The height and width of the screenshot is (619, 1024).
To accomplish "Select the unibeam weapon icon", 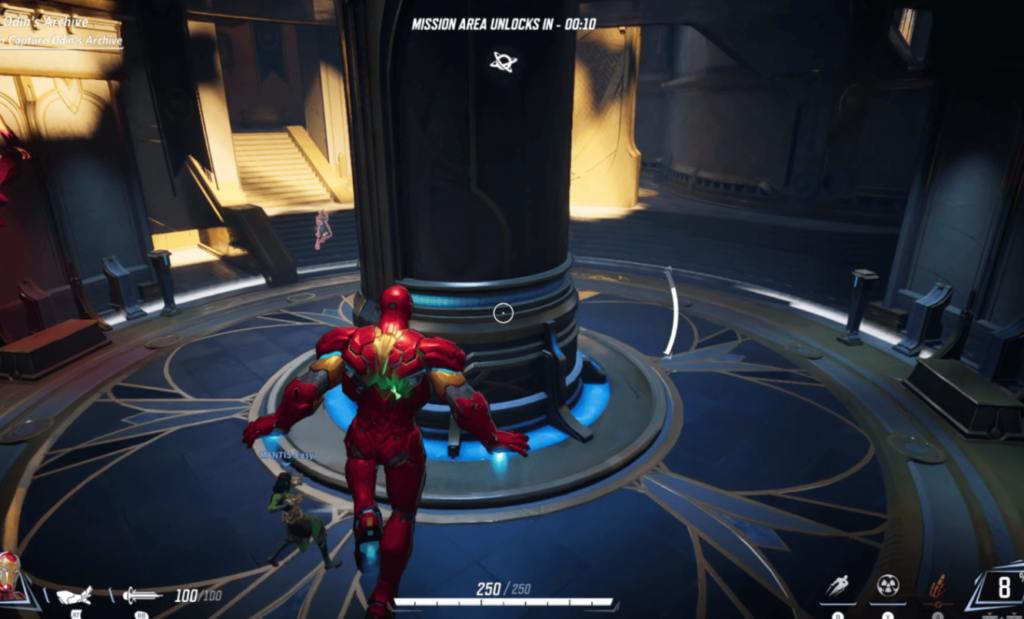I will pos(142,595).
